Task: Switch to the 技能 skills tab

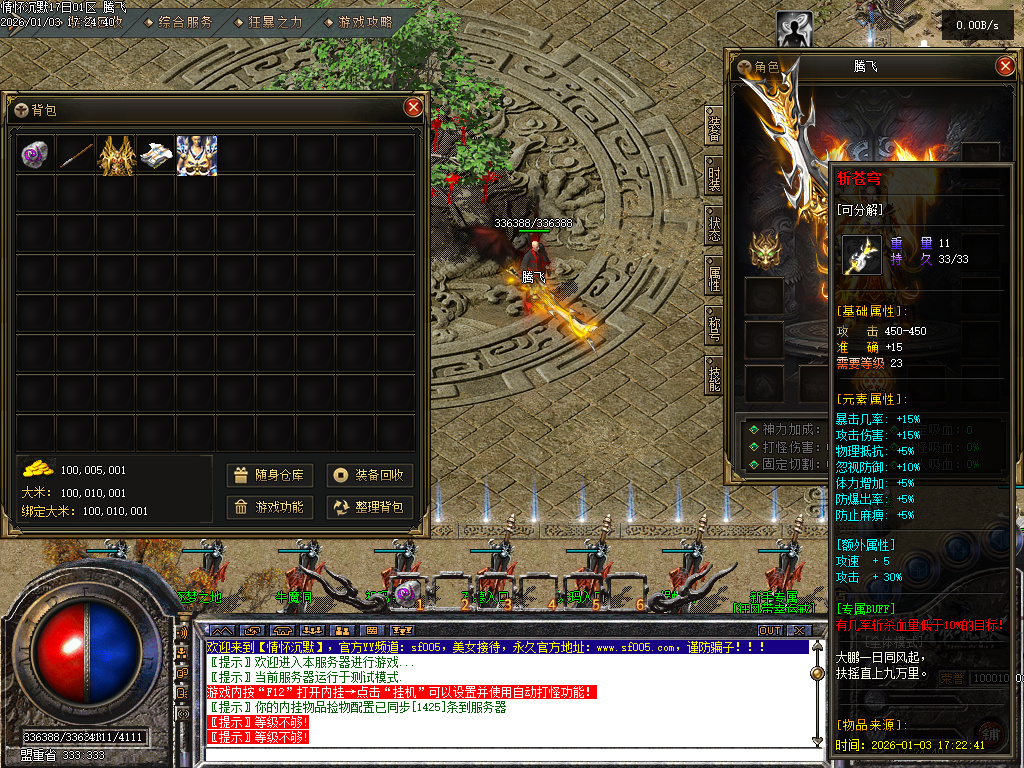Action: 714,378
